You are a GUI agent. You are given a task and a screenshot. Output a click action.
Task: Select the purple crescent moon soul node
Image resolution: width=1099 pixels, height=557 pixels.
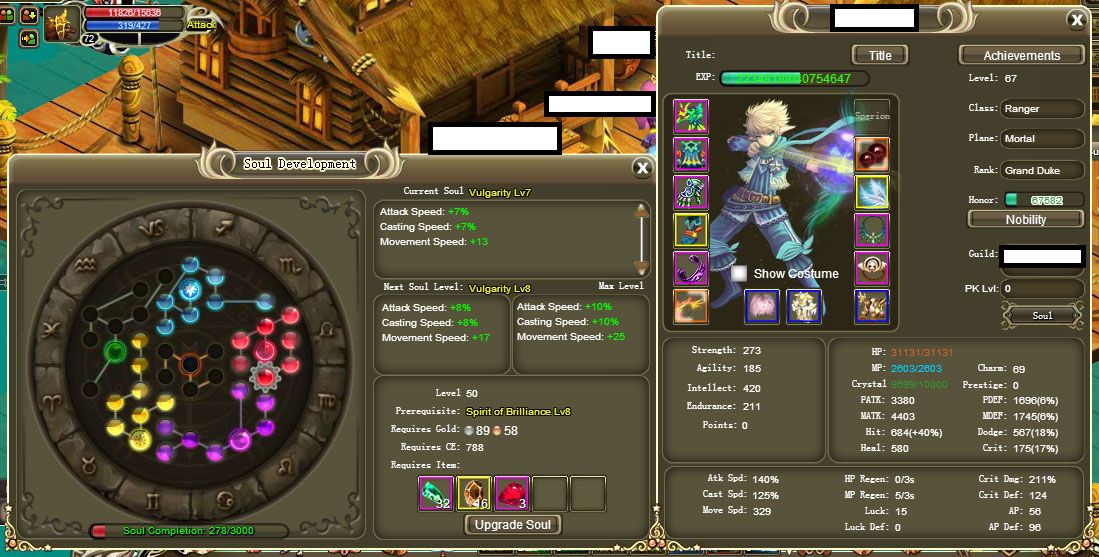click(x=240, y=438)
